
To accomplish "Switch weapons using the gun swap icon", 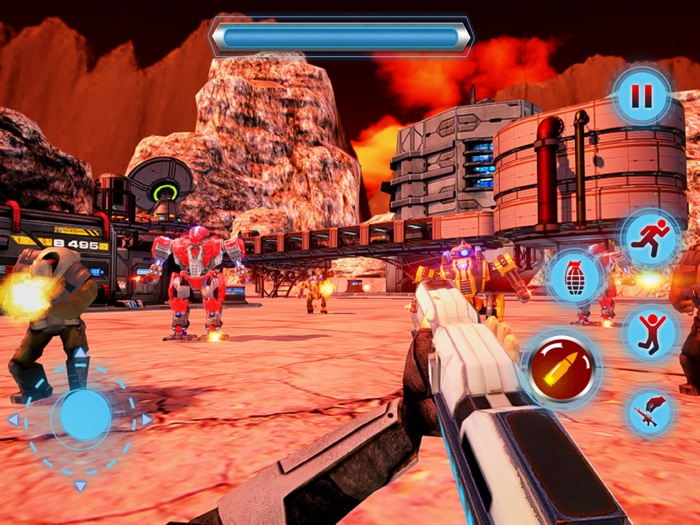I will click(650, 411).
